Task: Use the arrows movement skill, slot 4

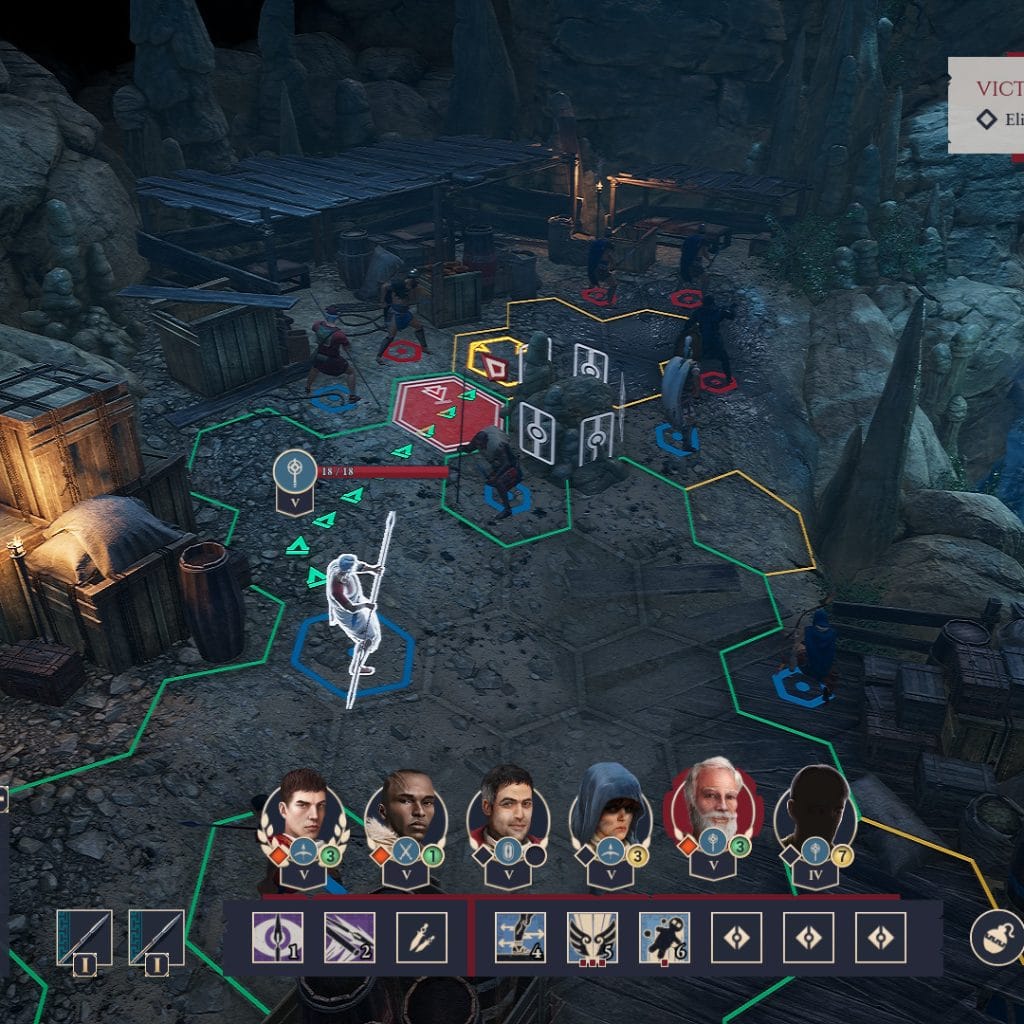Action: [x=520, y=937]
